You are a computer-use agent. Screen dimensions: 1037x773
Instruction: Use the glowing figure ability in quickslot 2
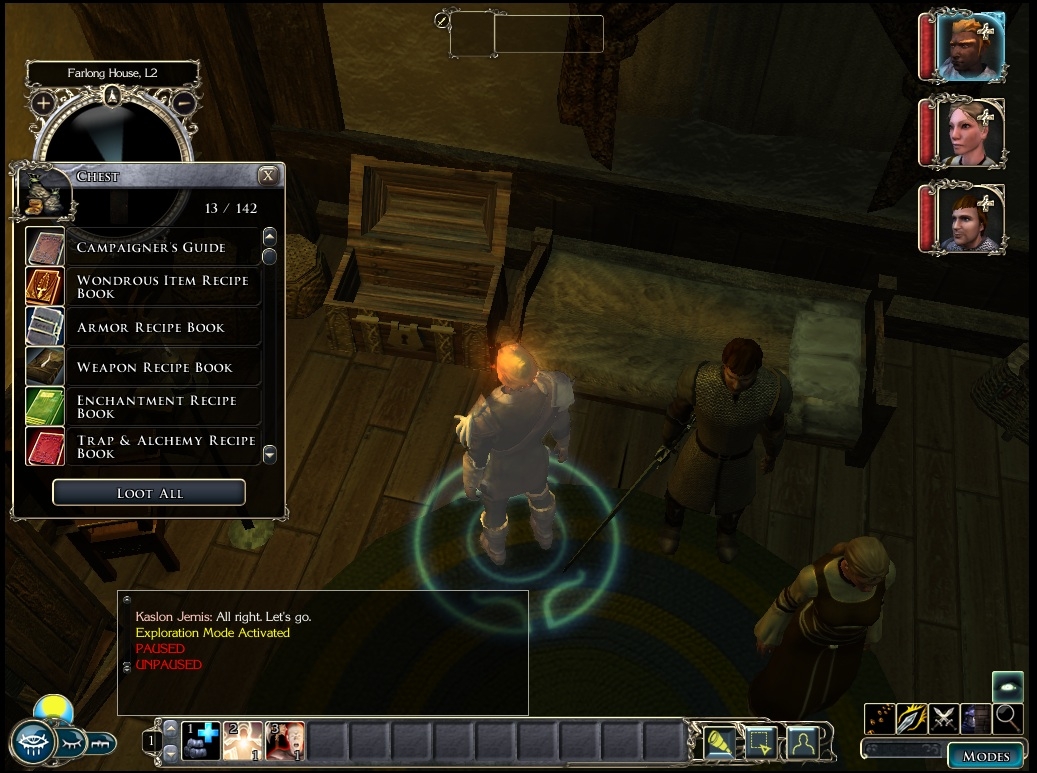point(243,742)
